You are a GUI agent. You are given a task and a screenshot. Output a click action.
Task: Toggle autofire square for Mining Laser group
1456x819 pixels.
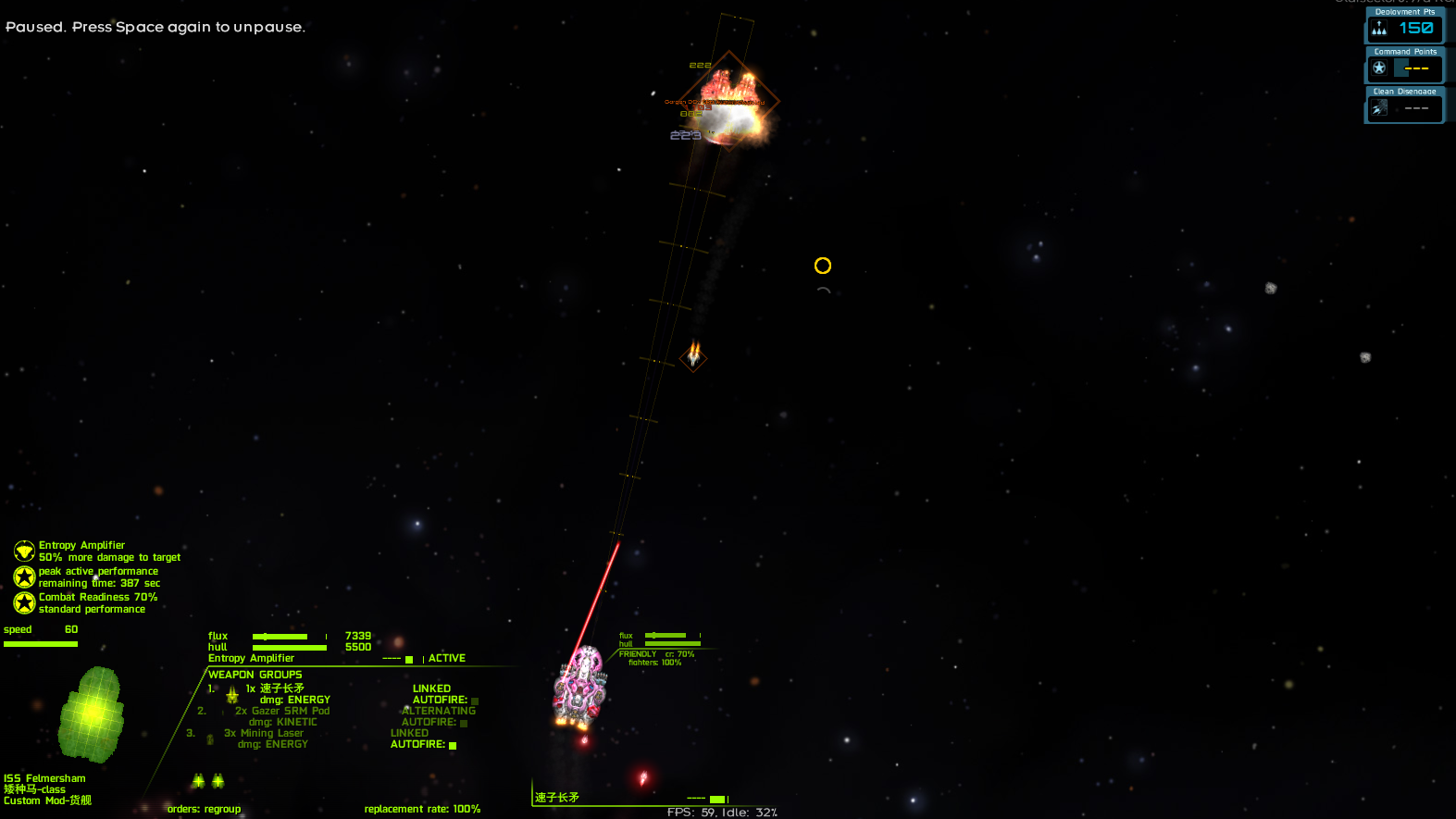tap(453, 745)
